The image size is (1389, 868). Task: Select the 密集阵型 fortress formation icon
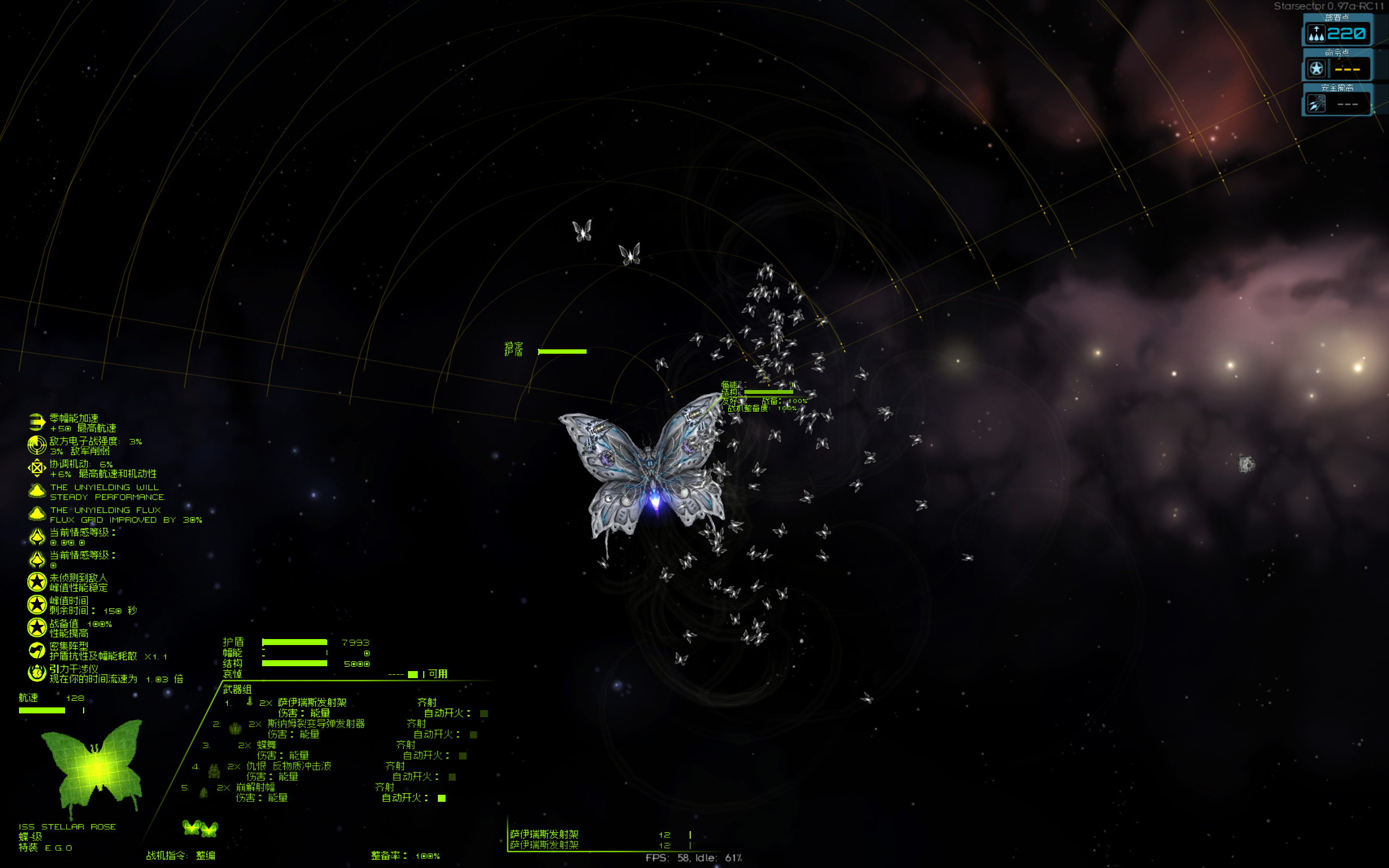(x=37, y=649)
